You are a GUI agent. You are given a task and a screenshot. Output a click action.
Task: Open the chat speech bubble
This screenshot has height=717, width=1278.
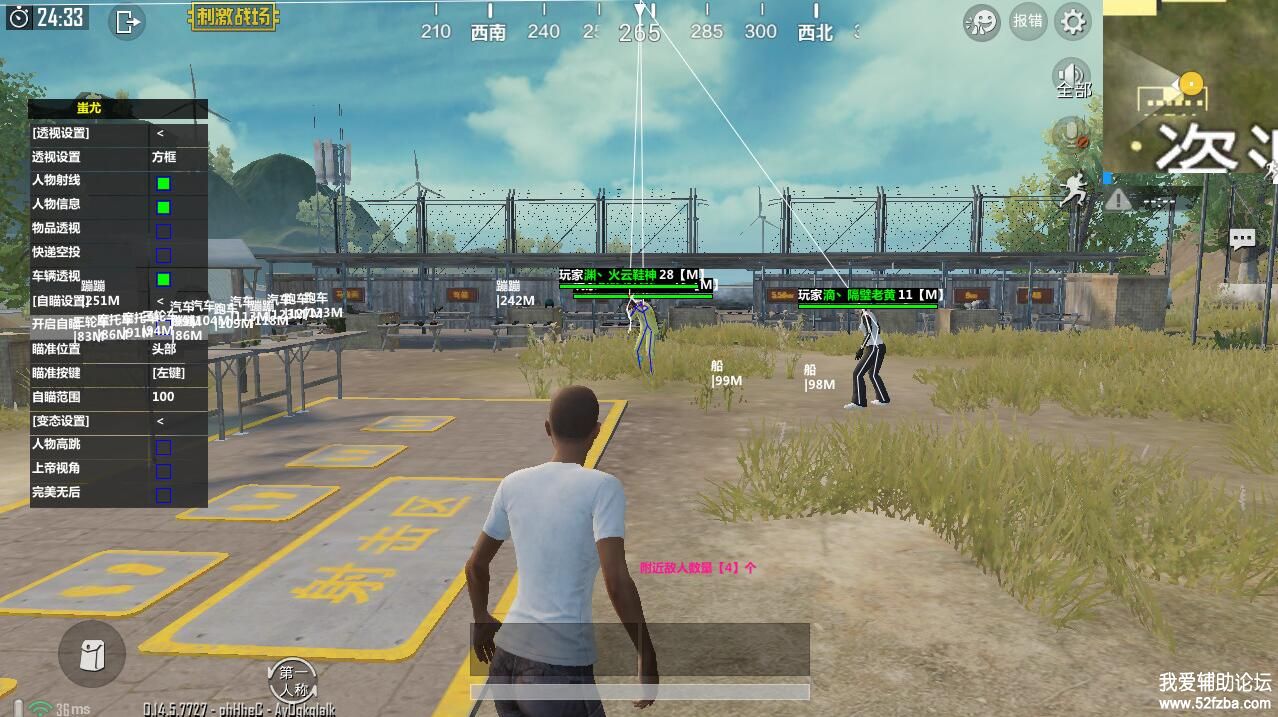1242,239
